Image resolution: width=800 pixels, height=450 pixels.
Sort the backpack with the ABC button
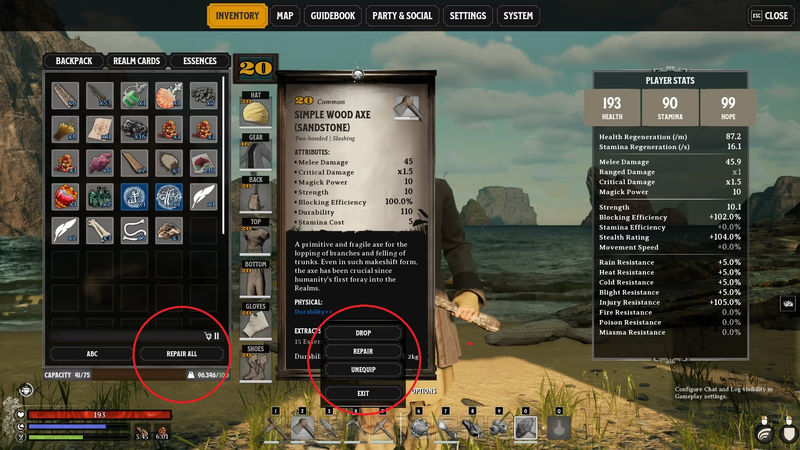tap(91, 354)
